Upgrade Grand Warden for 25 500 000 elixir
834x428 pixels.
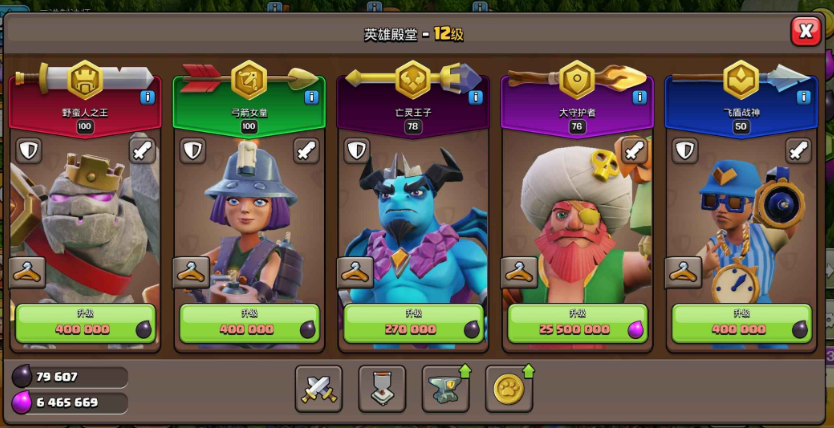[578, 324]
